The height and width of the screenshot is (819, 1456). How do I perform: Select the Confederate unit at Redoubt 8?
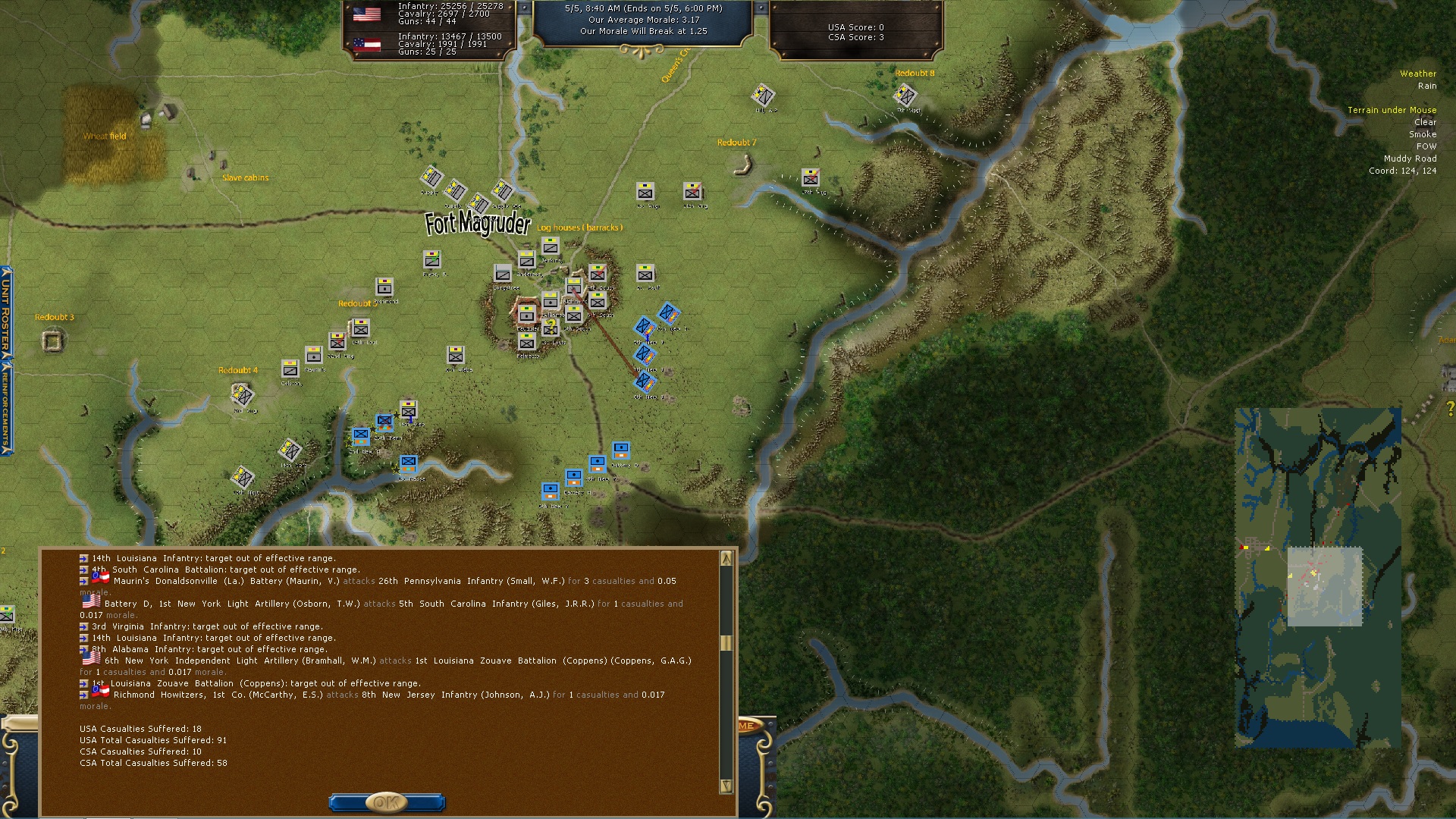pyautogui.click(x=905, y=96)
